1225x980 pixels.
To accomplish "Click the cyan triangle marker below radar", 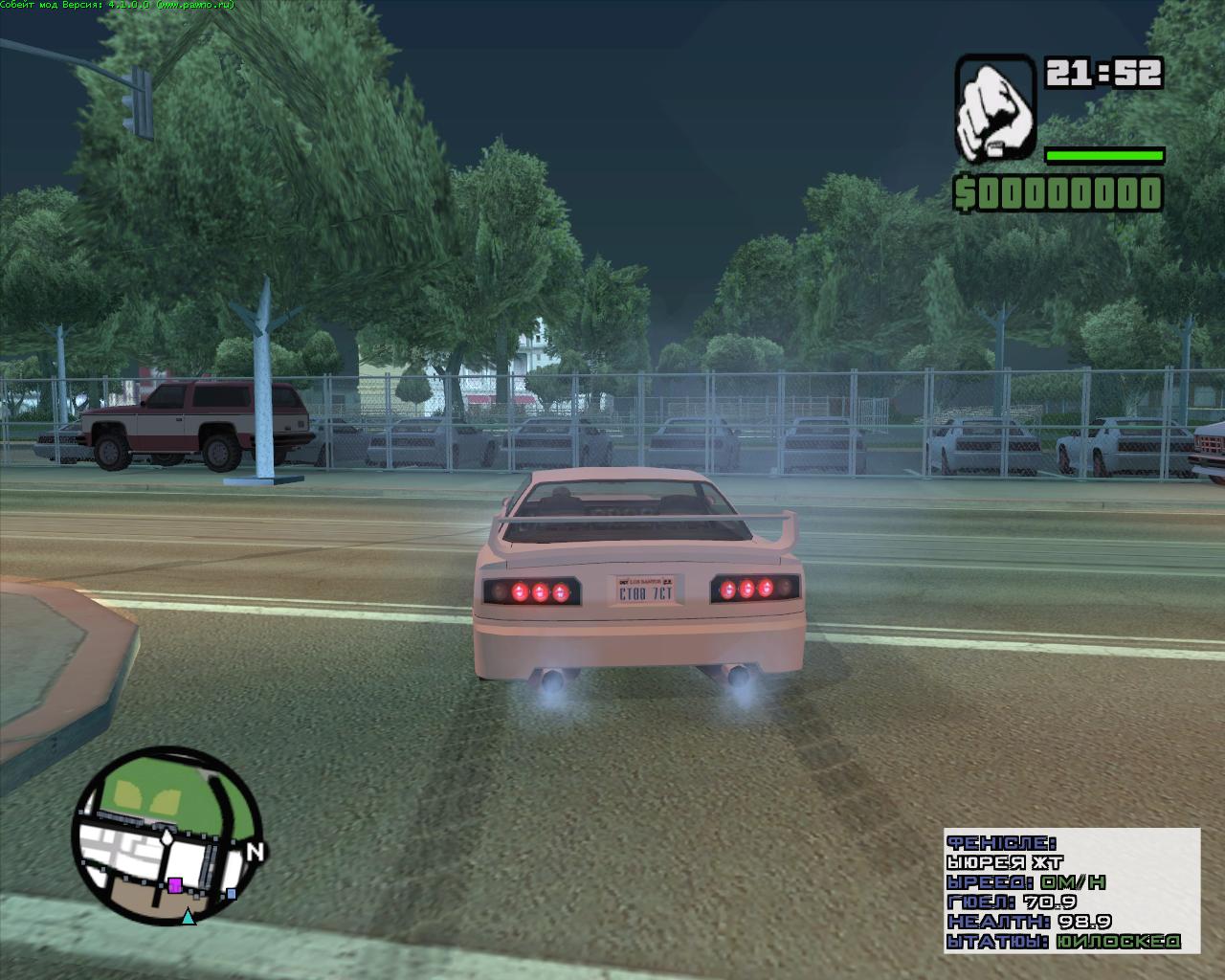I will point(189,918).
